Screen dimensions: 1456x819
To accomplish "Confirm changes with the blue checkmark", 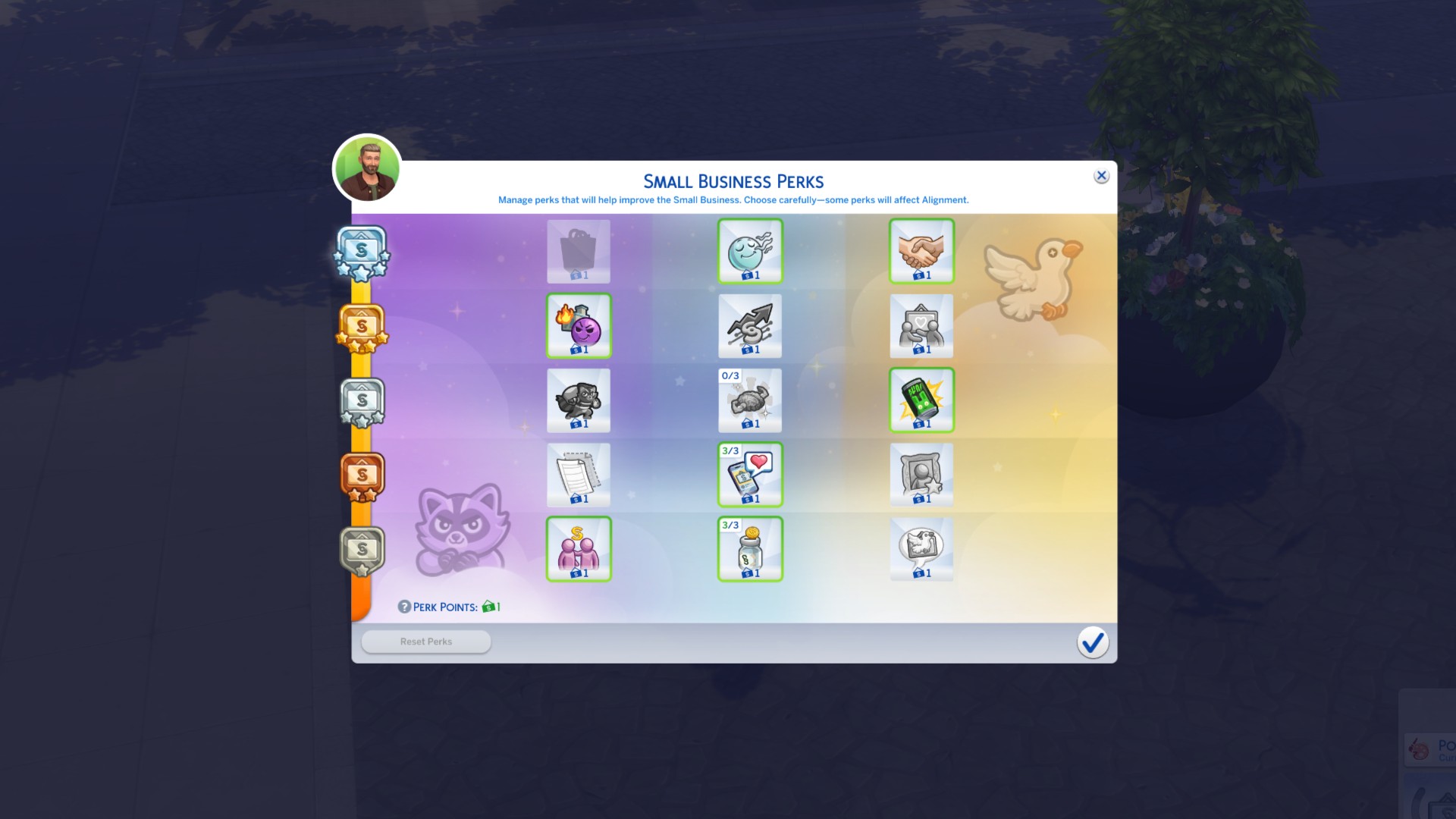I will point(1092,642).
